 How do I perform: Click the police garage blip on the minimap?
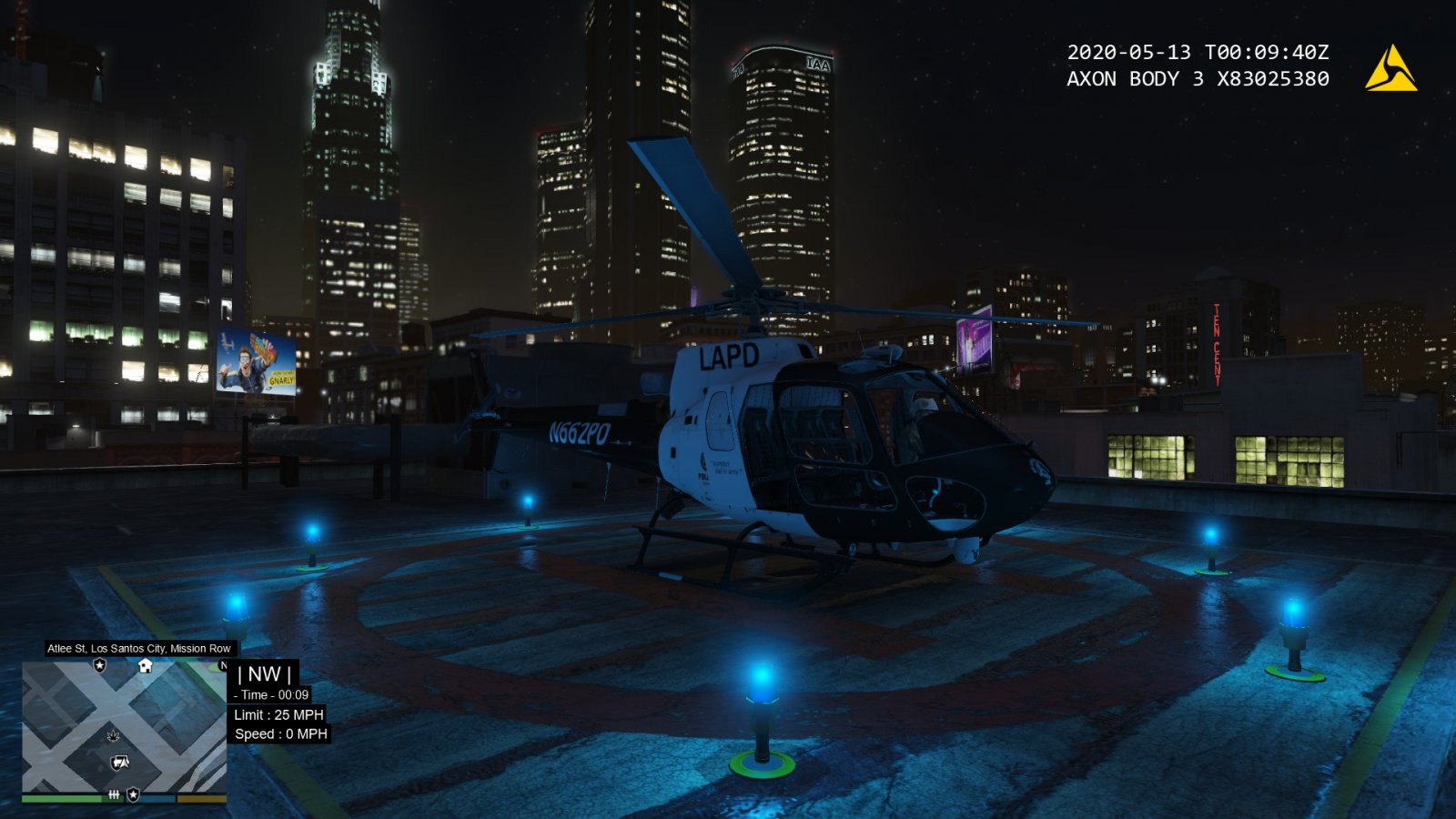click(117, 763)
